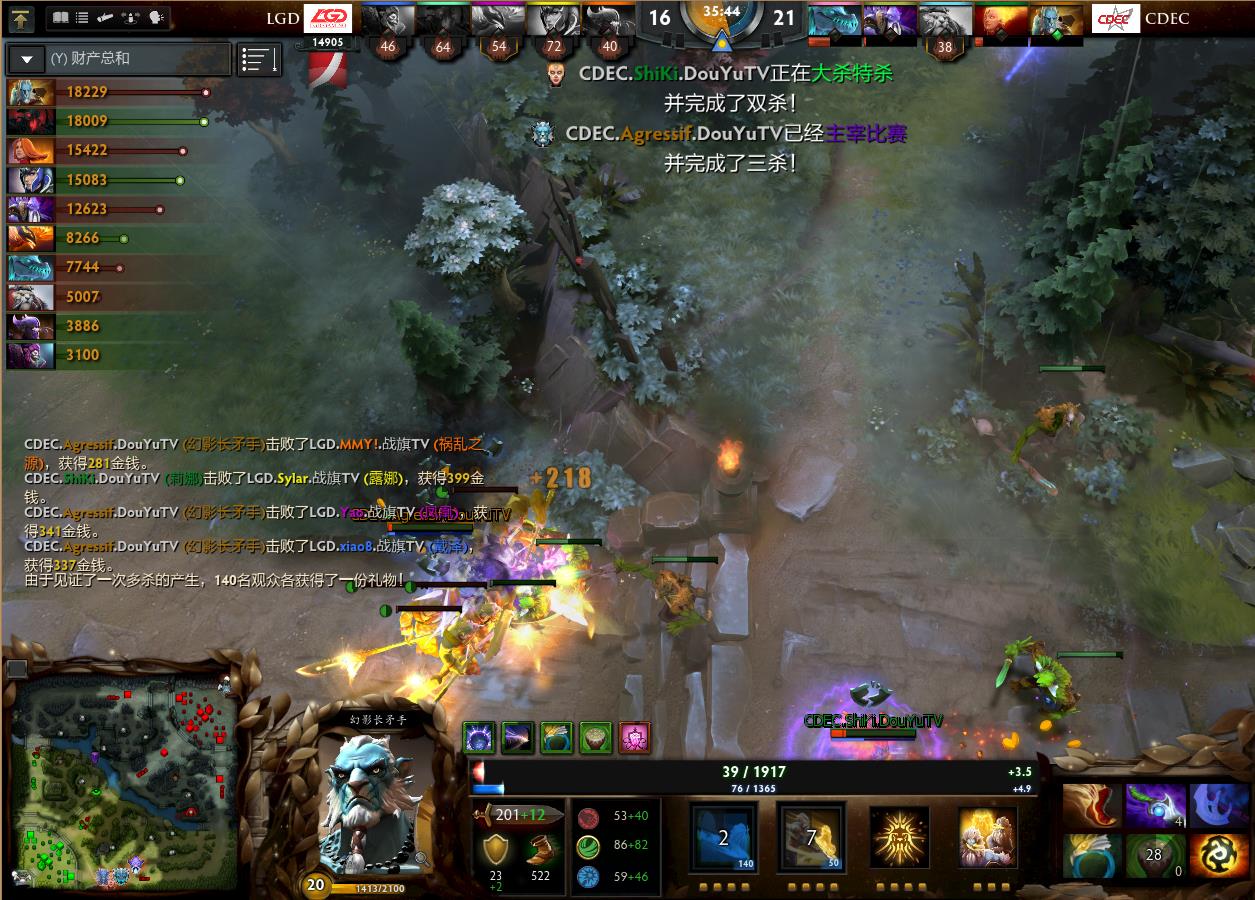Select the speaking head icon in the top toolbar

[x=156, y=18]
